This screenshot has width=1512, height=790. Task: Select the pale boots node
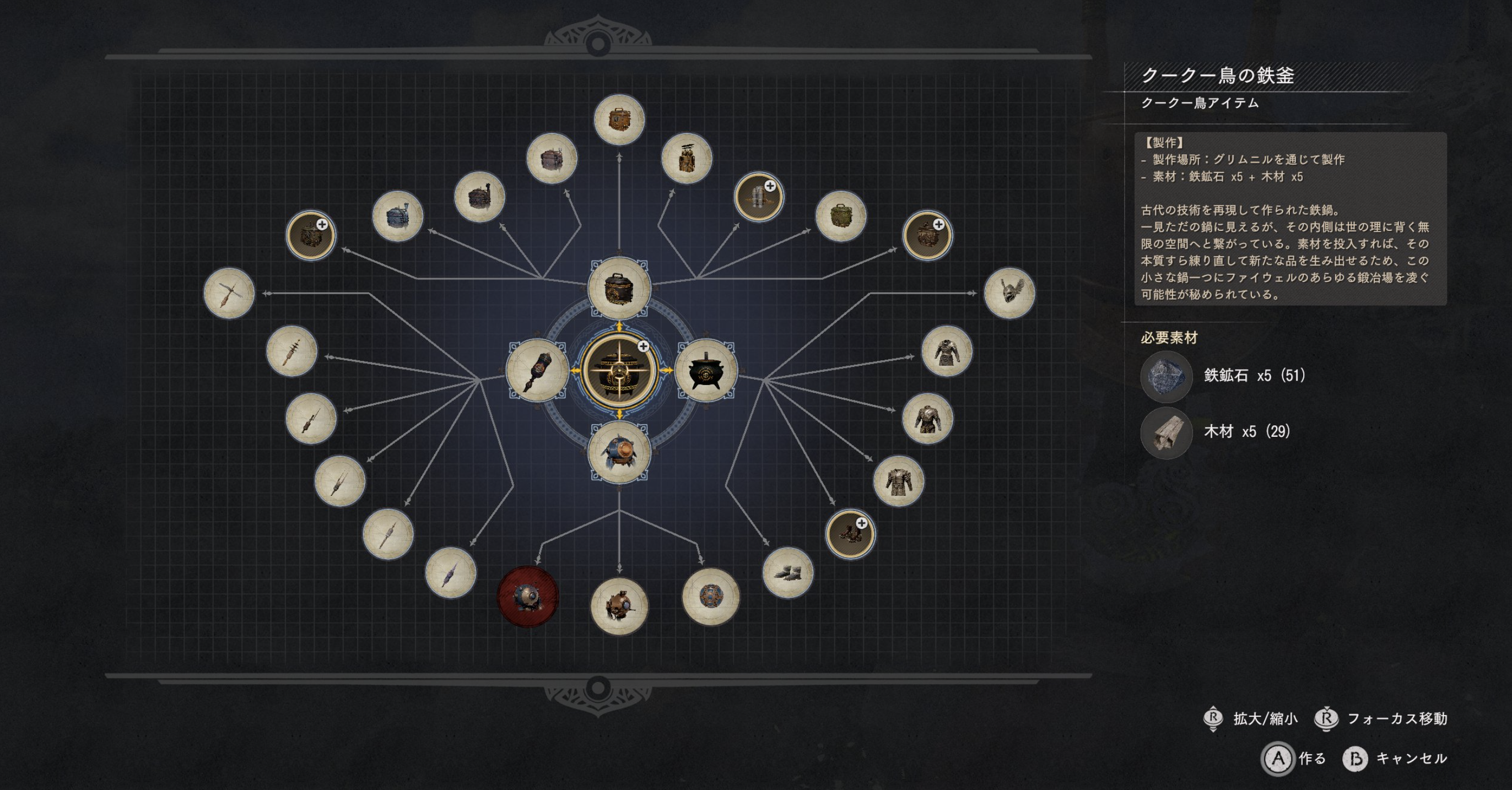click(x=788, y=572)
